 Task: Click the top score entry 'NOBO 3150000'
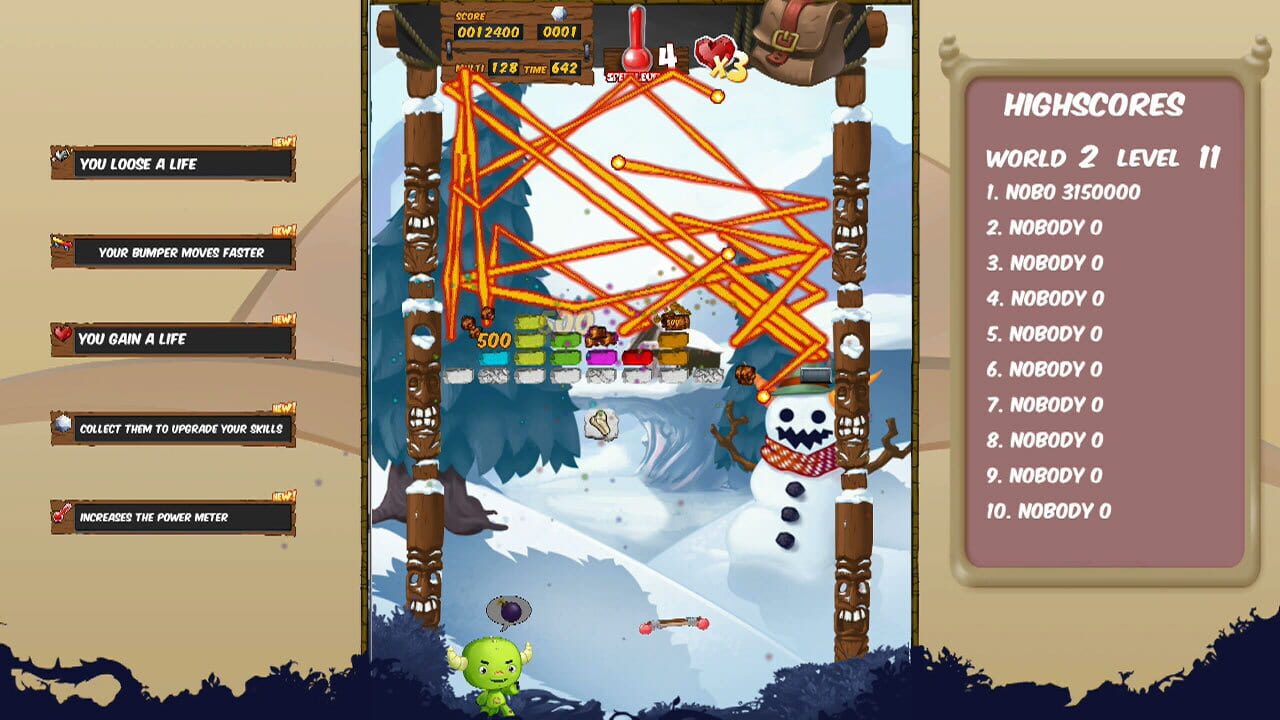click(x=1065, y=192)
